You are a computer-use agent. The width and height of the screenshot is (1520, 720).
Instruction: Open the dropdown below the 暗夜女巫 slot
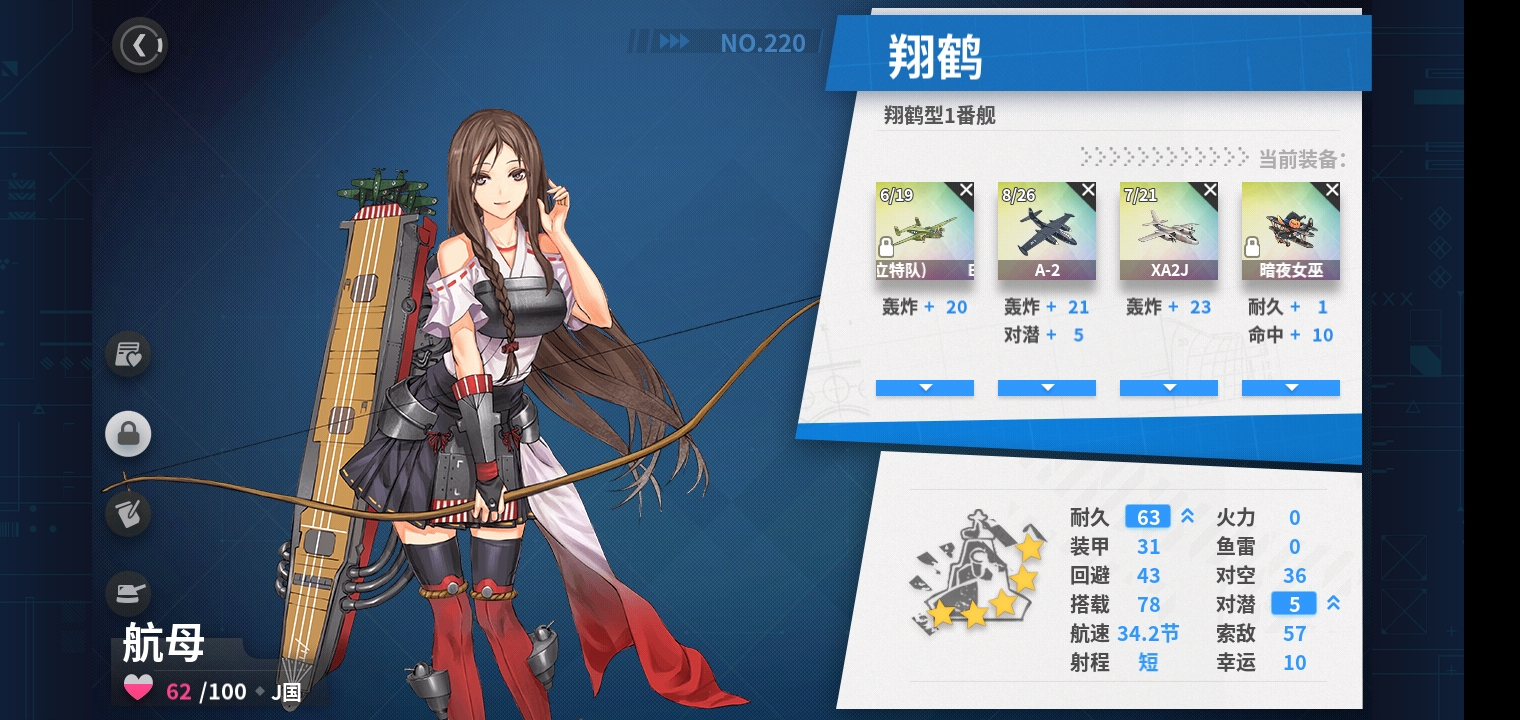(1291, 388)
